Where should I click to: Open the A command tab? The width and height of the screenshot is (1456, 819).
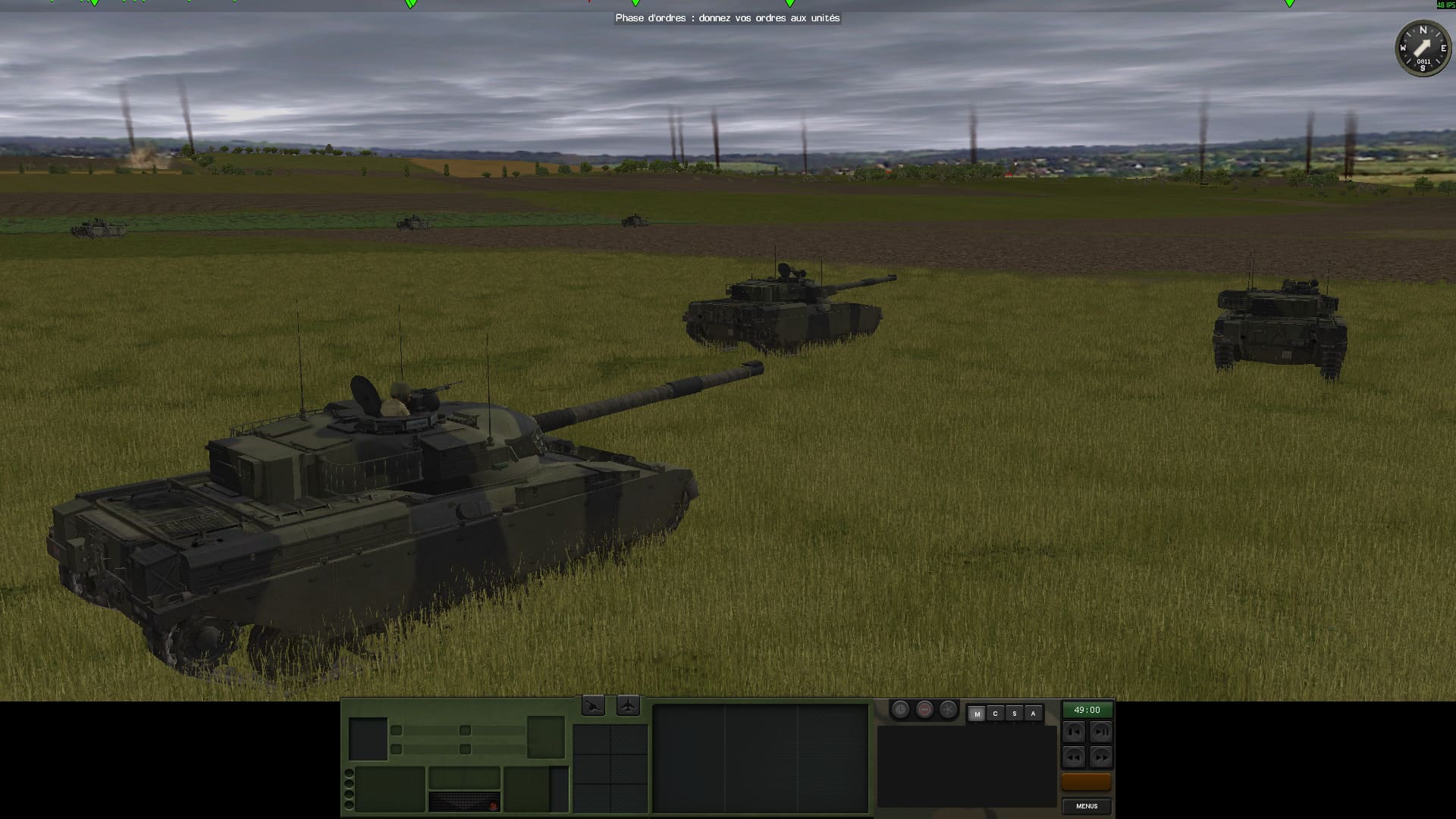1033,714
